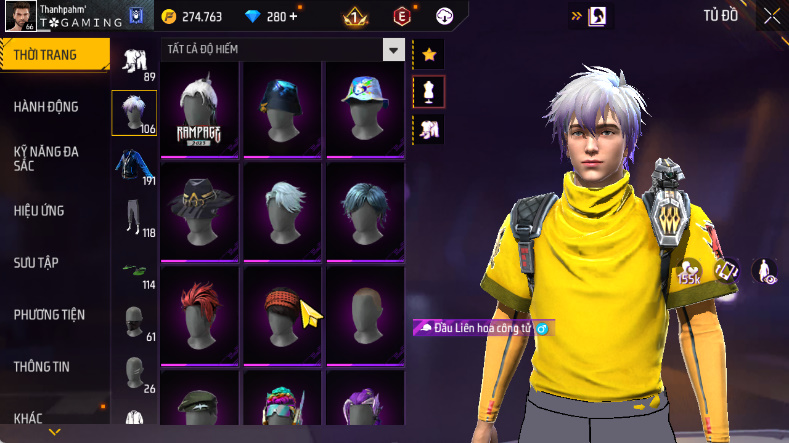Open the Phương Tiện menu entry

pos(49,315)
